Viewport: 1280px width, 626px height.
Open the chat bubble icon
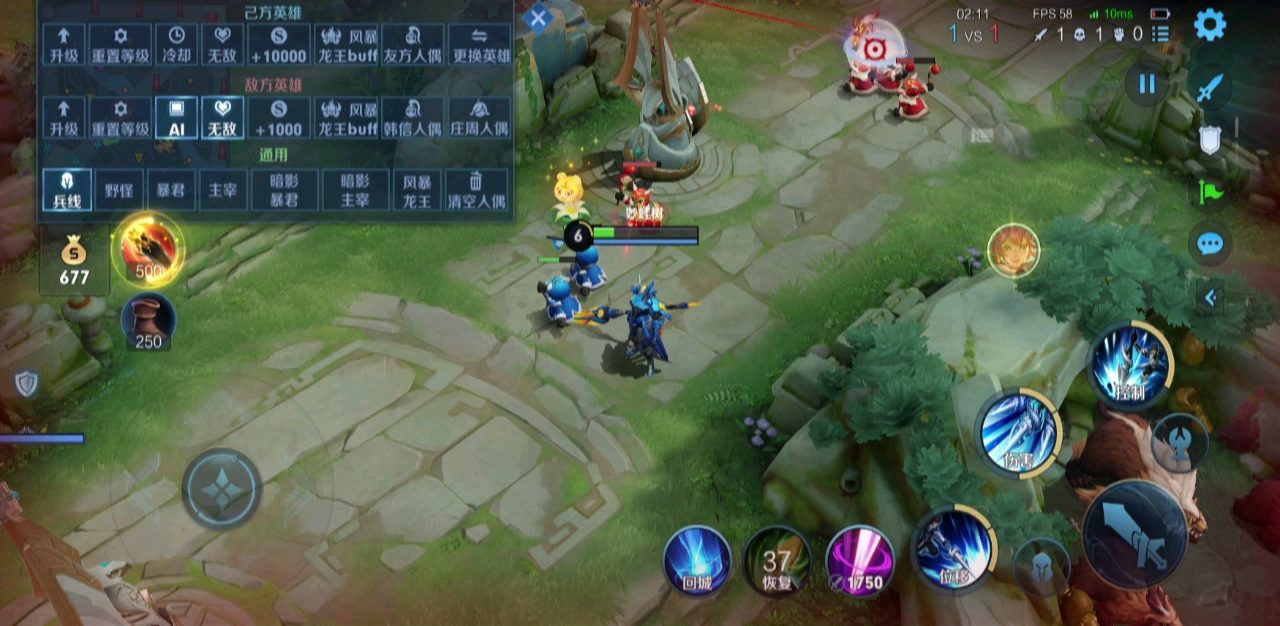(x=1210, y=243)
